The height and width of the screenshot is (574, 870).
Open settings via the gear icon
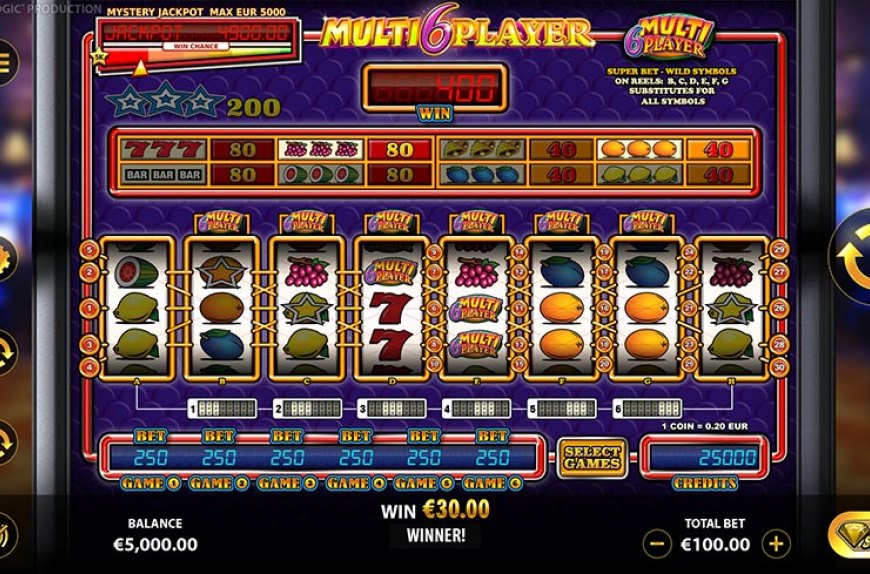6,260
